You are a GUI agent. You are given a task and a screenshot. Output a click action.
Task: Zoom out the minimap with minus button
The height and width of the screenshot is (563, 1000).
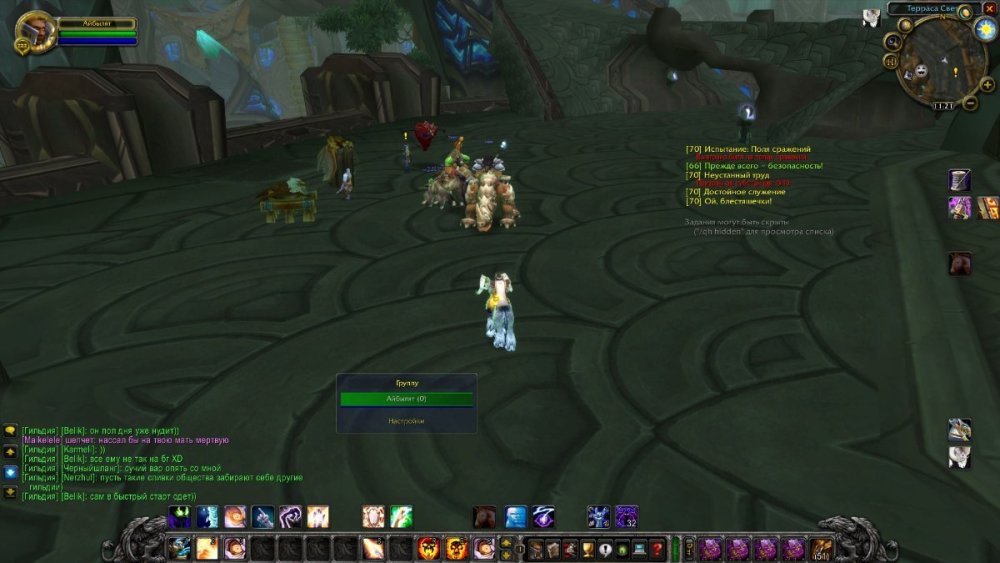(x=970, y=104)
